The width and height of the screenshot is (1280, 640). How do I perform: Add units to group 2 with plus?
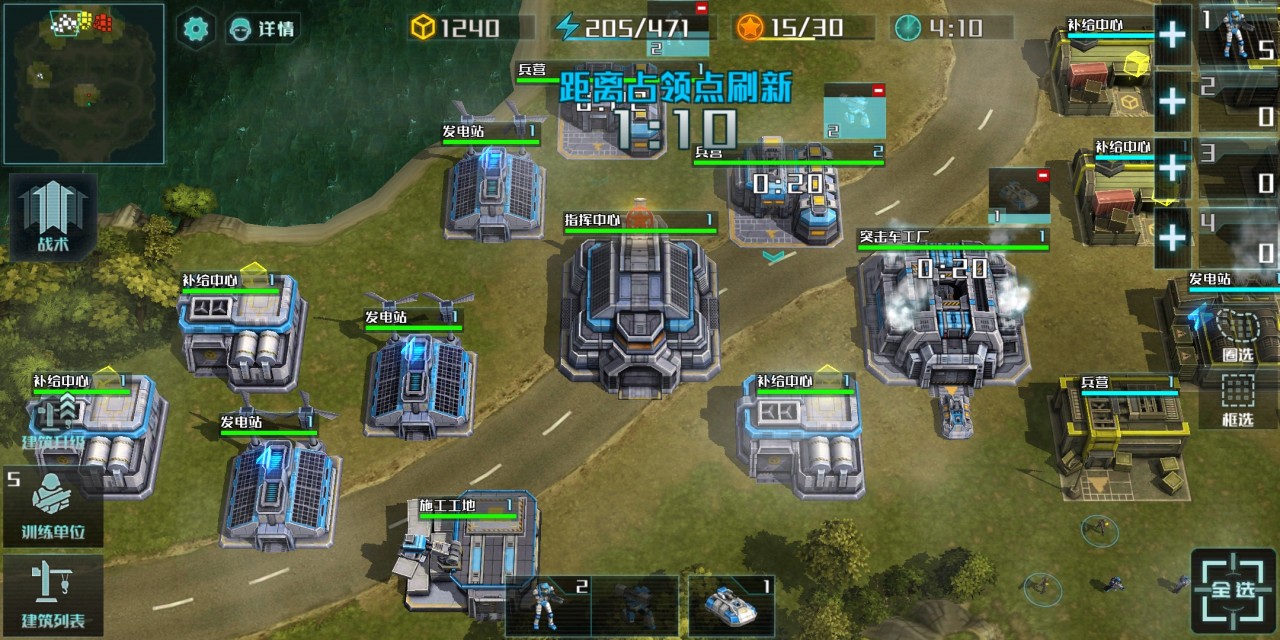click(1172, 101)
